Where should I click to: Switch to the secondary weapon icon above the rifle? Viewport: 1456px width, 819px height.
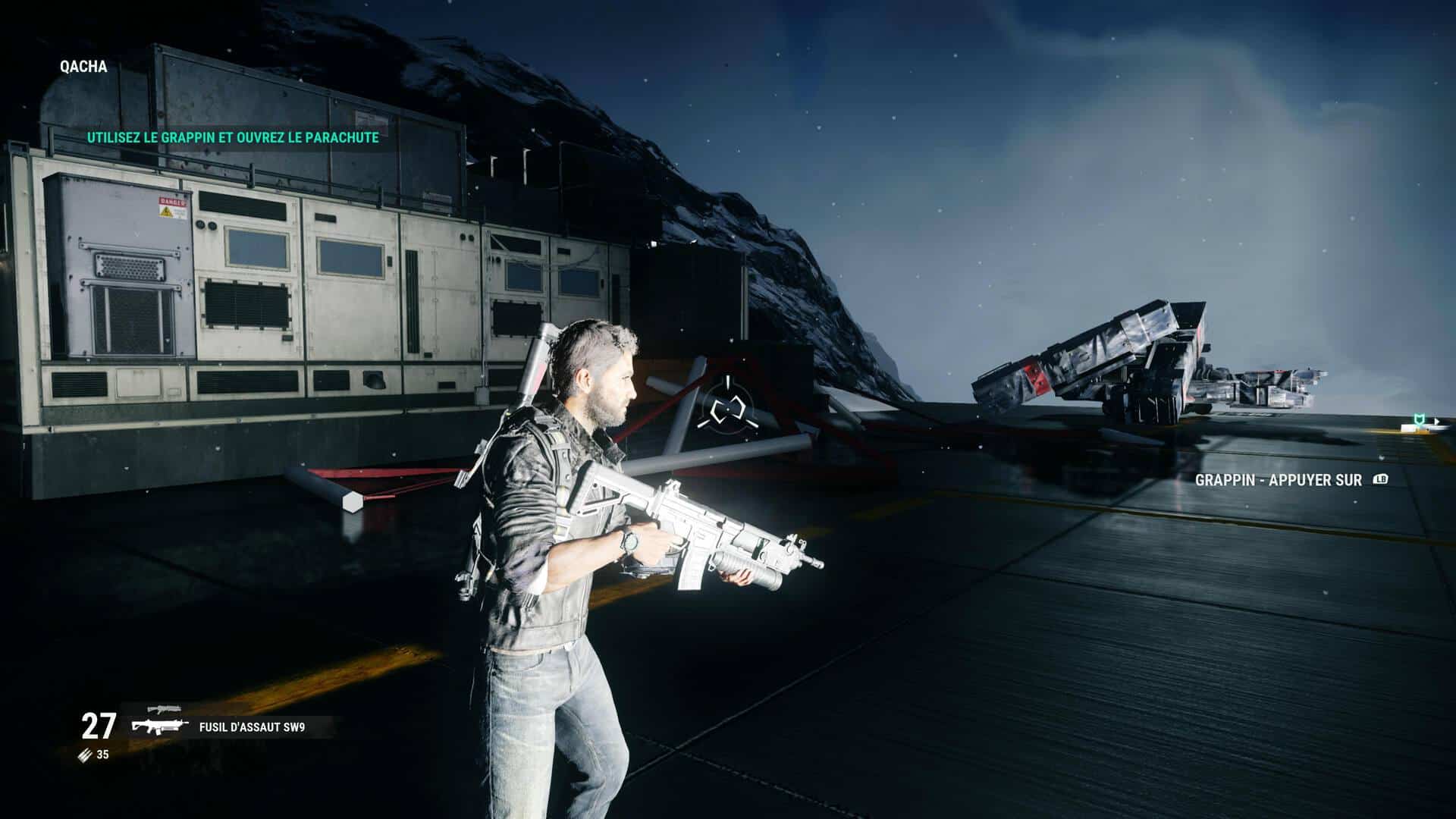tap(165, 710)
